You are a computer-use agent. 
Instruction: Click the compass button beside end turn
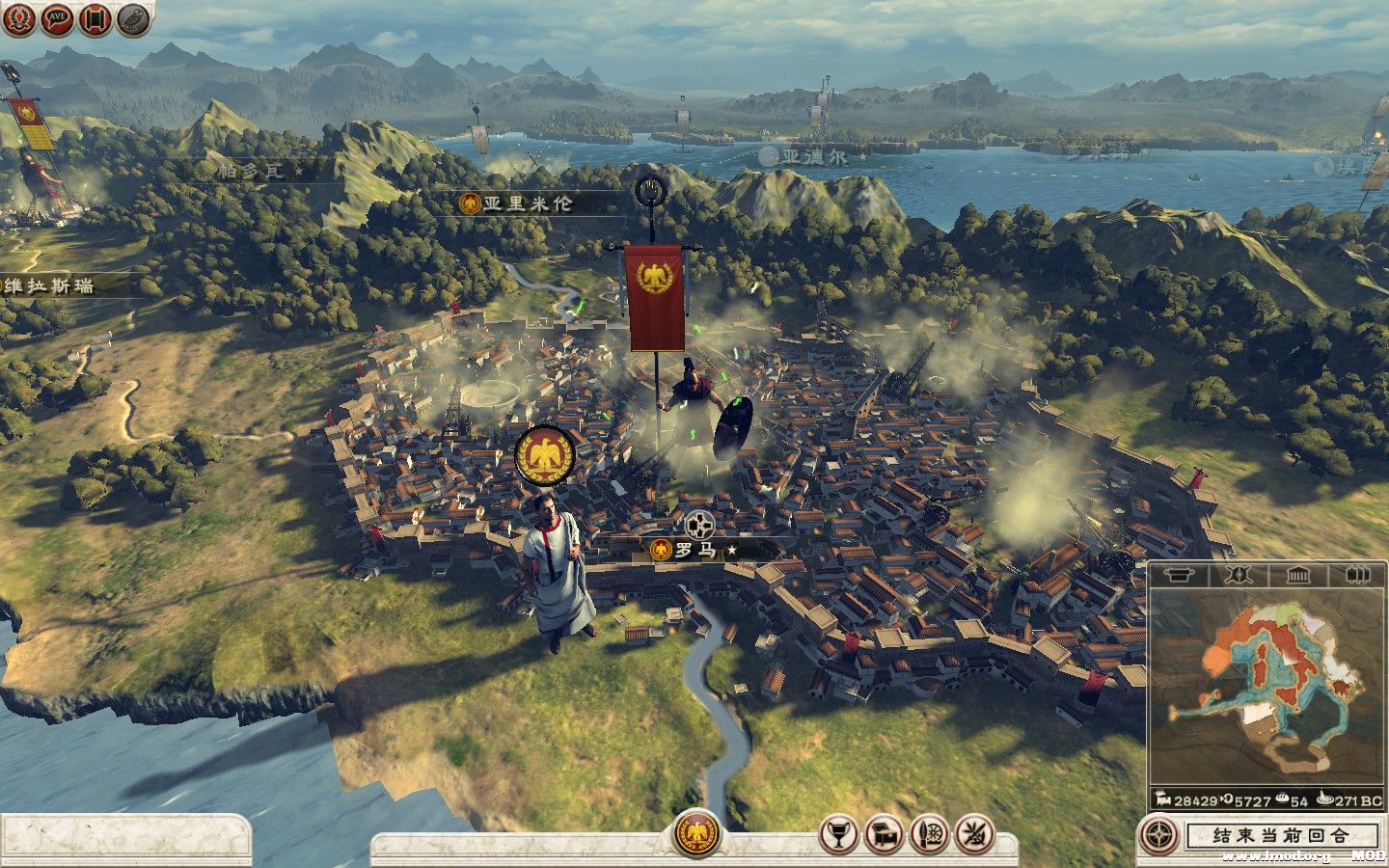point(1157,835)
